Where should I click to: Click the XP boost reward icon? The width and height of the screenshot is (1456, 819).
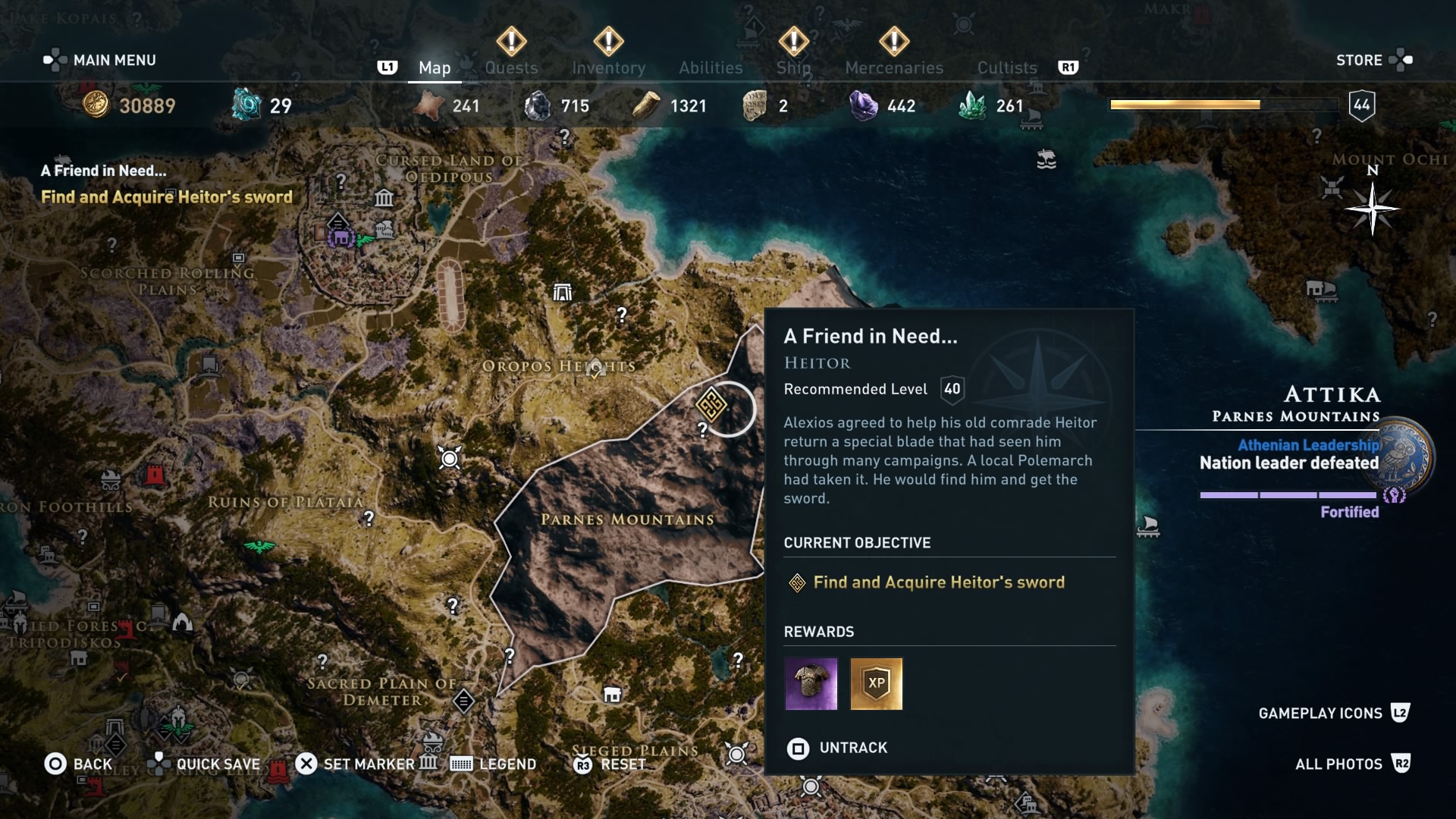tap(877, 684)
